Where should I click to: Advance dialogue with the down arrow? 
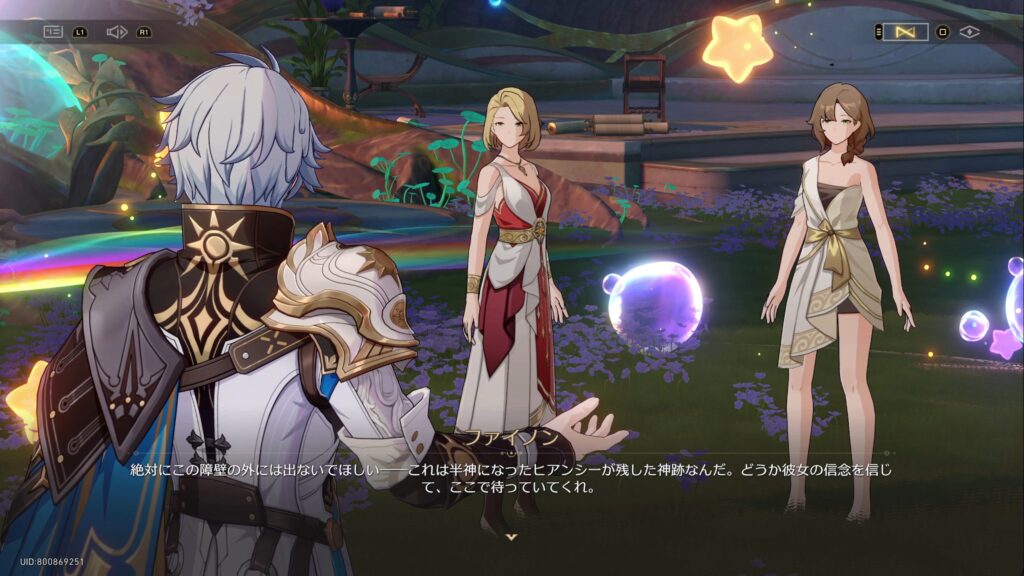click(x=512, y=537)
